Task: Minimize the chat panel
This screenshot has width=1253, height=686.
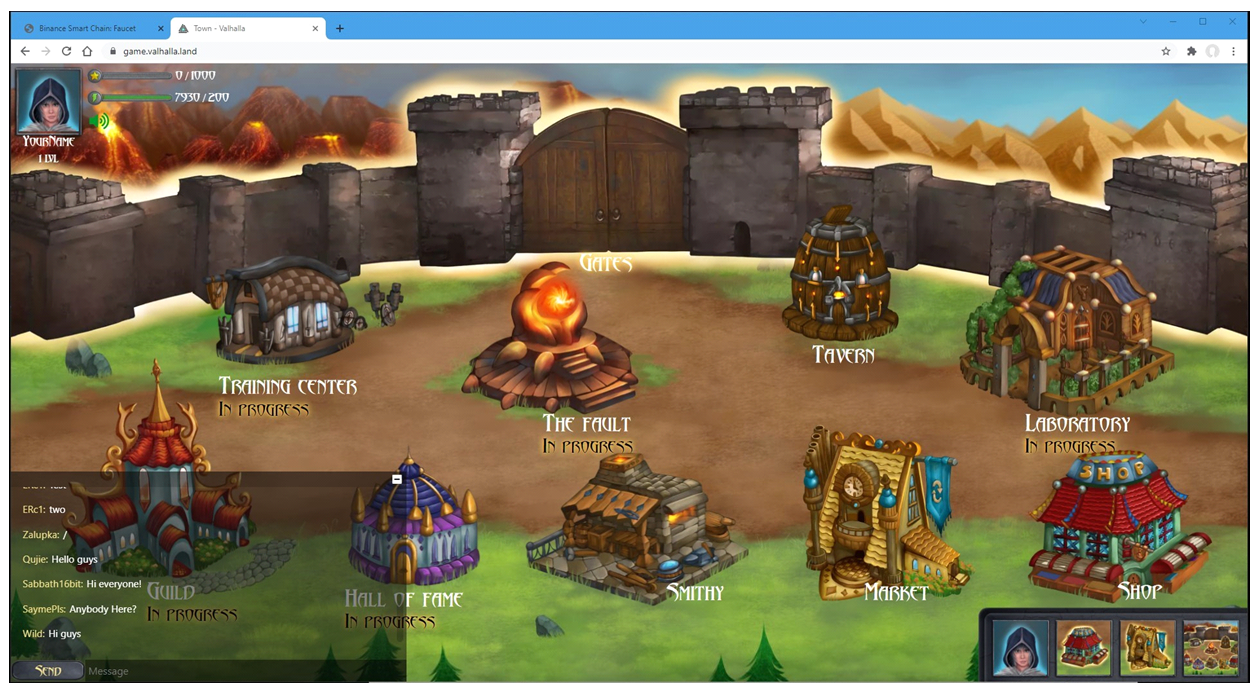Action: tap(397, 480)
